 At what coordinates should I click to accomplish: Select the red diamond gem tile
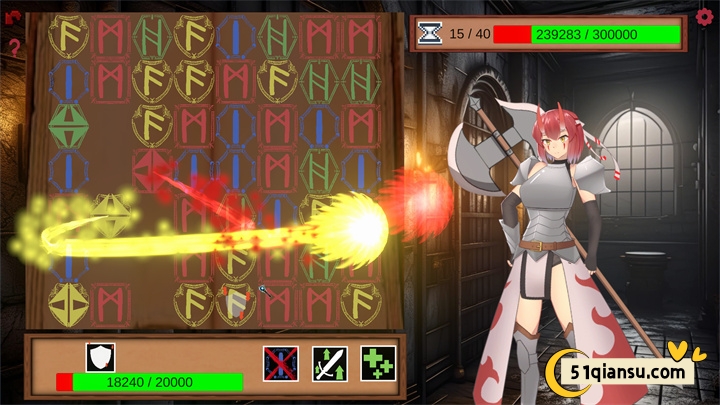[x=150, y=167]
